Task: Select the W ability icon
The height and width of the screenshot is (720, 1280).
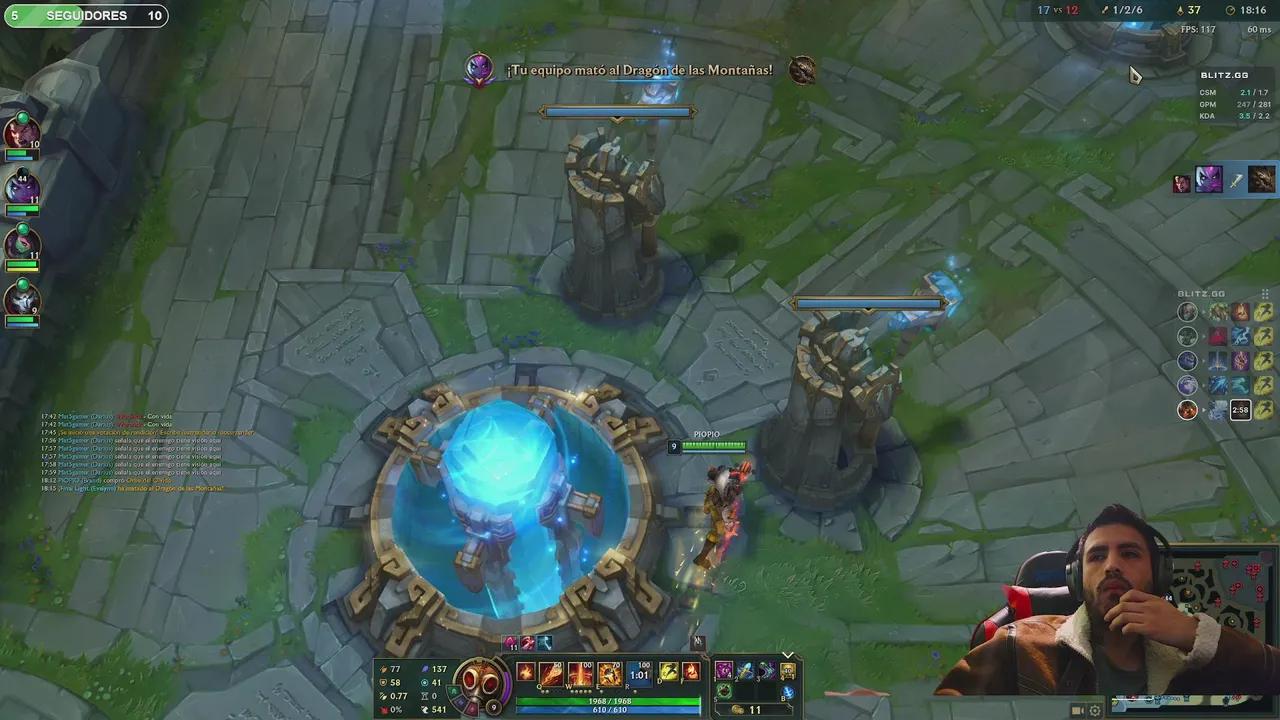Action: [x=580, y=673]
